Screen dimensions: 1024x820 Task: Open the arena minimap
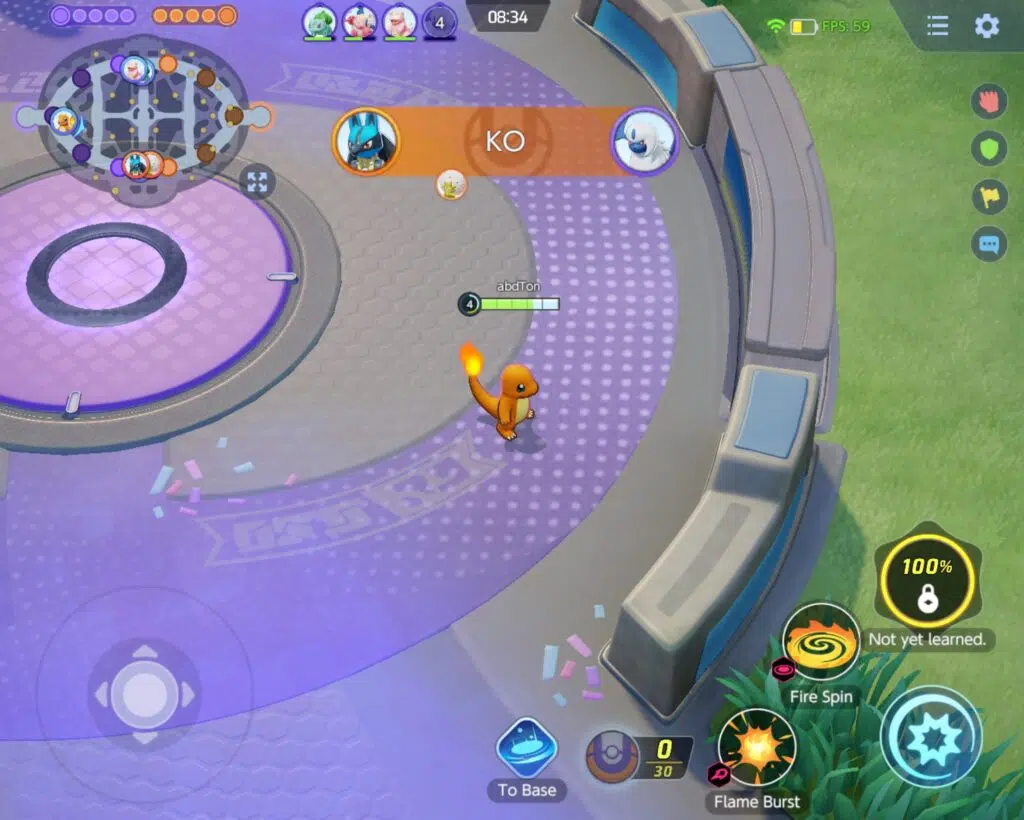[x=143, y=118]
